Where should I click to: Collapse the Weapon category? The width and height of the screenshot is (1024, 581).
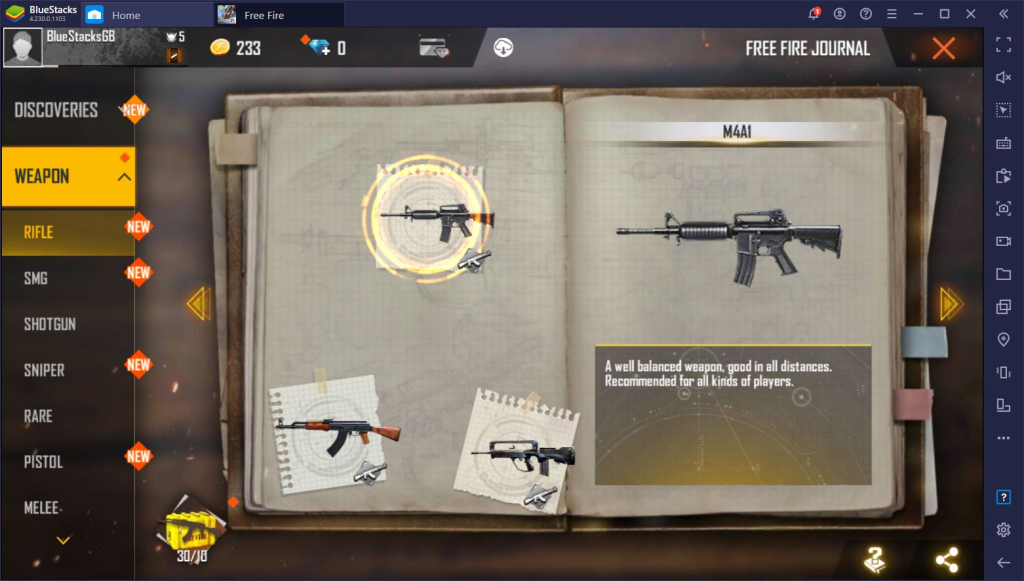point(124,177)
